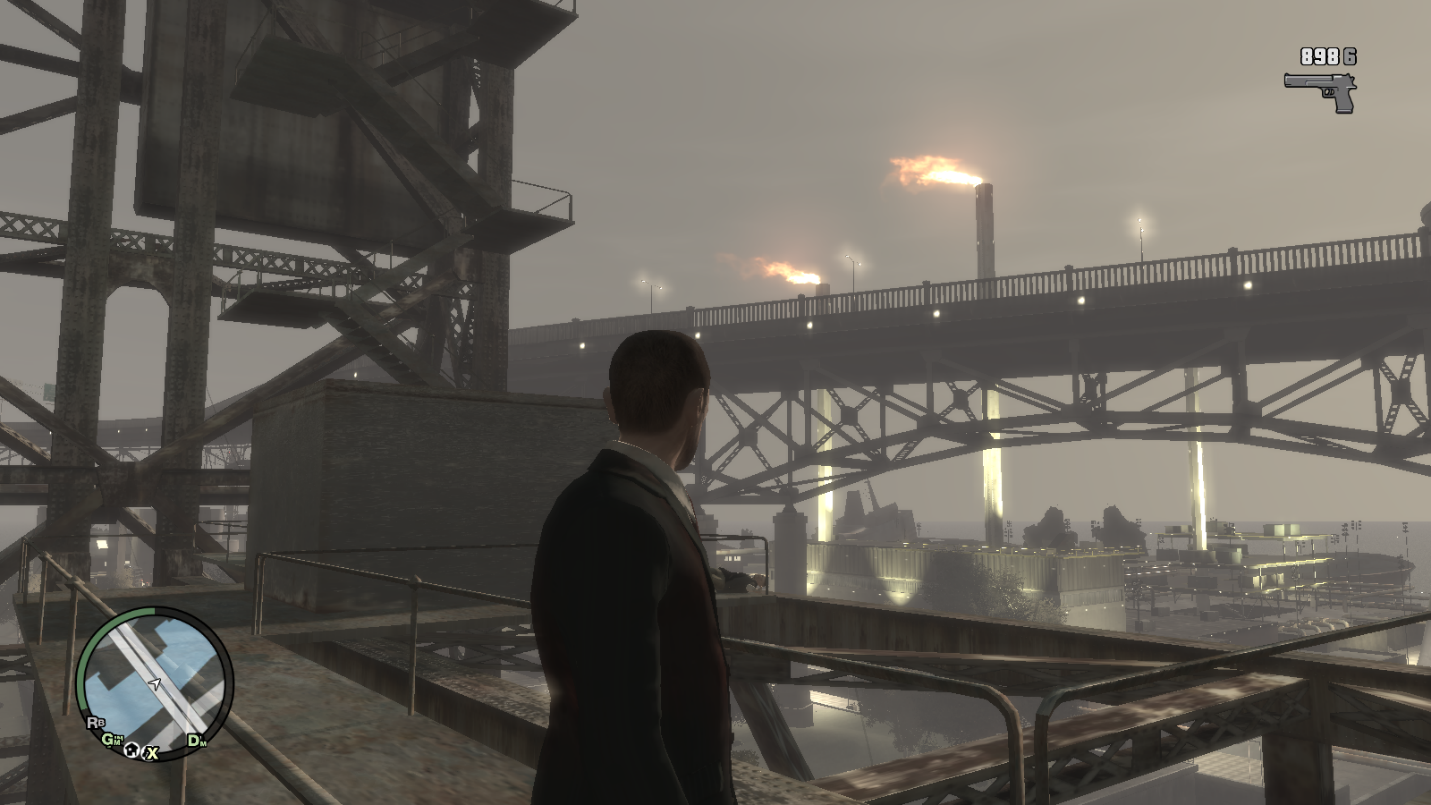This screenshot has width=1431, height=805.
Task: Select the RB mission blip on the radar
Action: [96, 721]
